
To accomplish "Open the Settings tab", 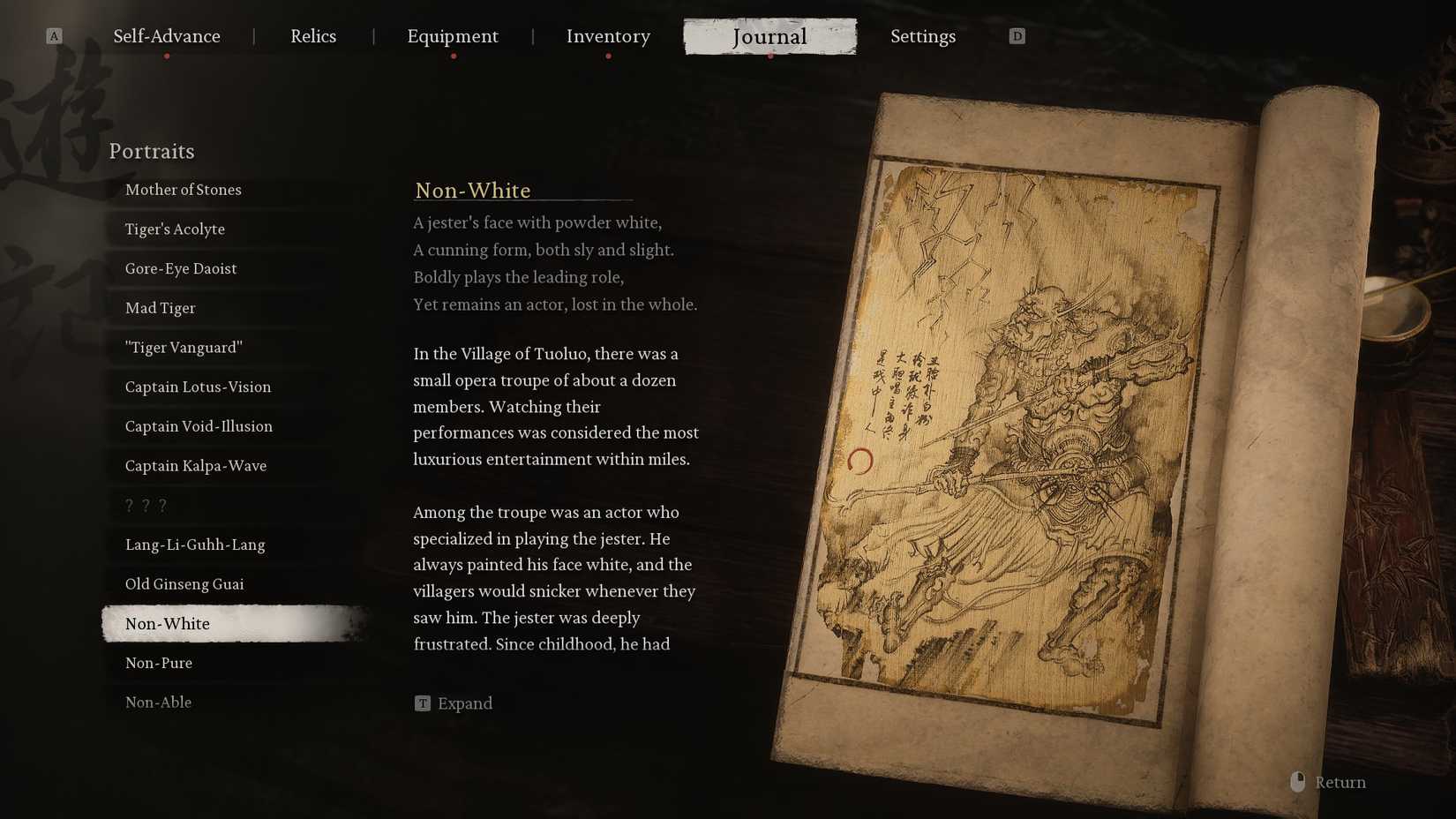I will coord(923,36).
